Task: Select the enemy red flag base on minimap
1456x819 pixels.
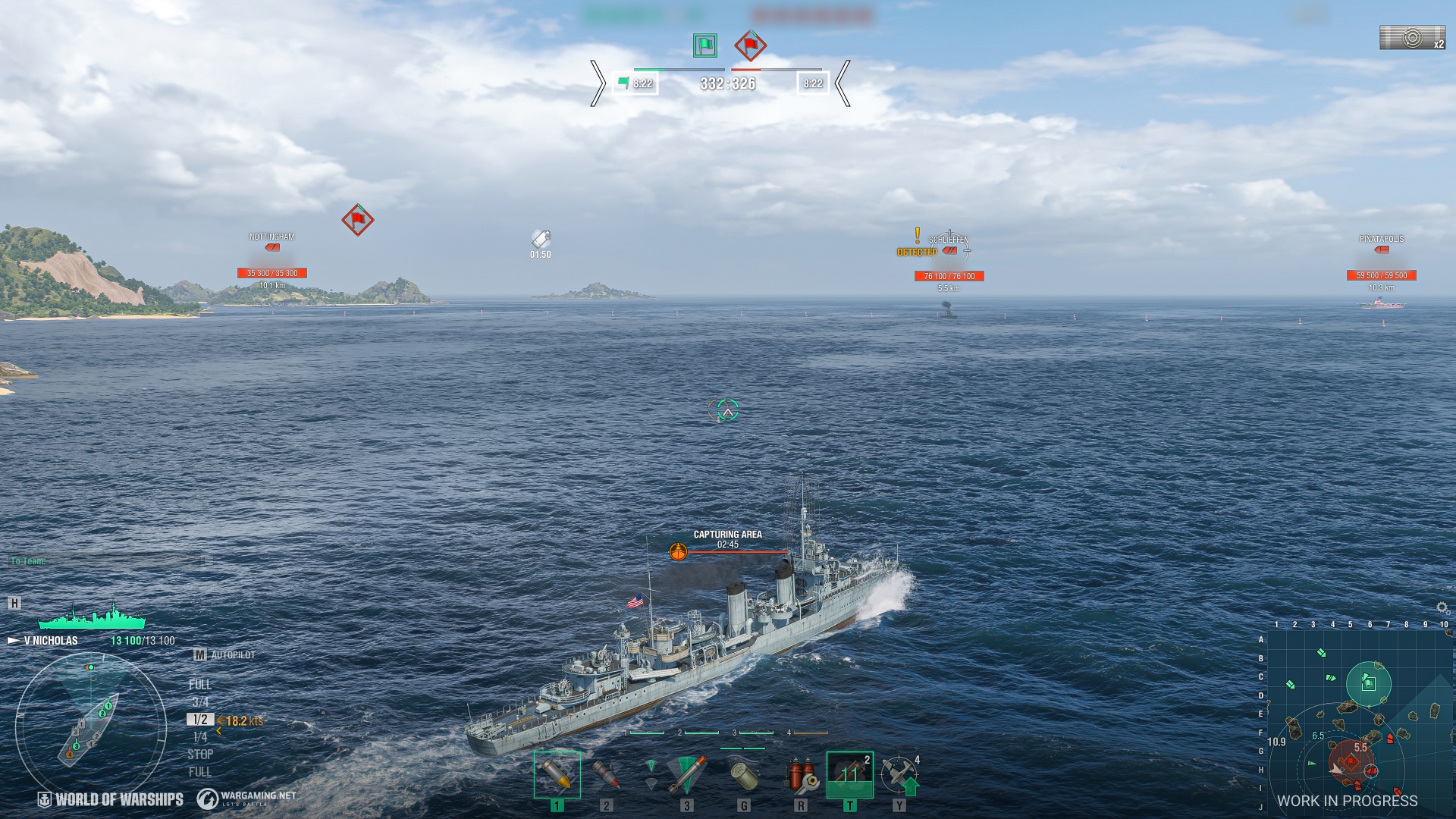Action: tap(1351, 761)
